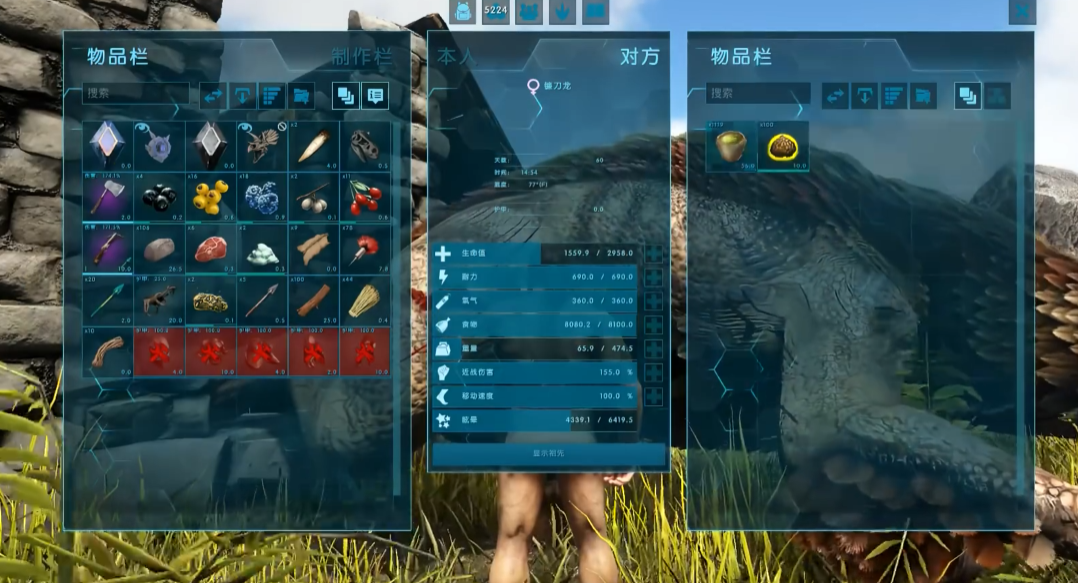Close the inventory screen with the X
The height and width of the screenshot is (583, 1078).
coord(1021,12)
